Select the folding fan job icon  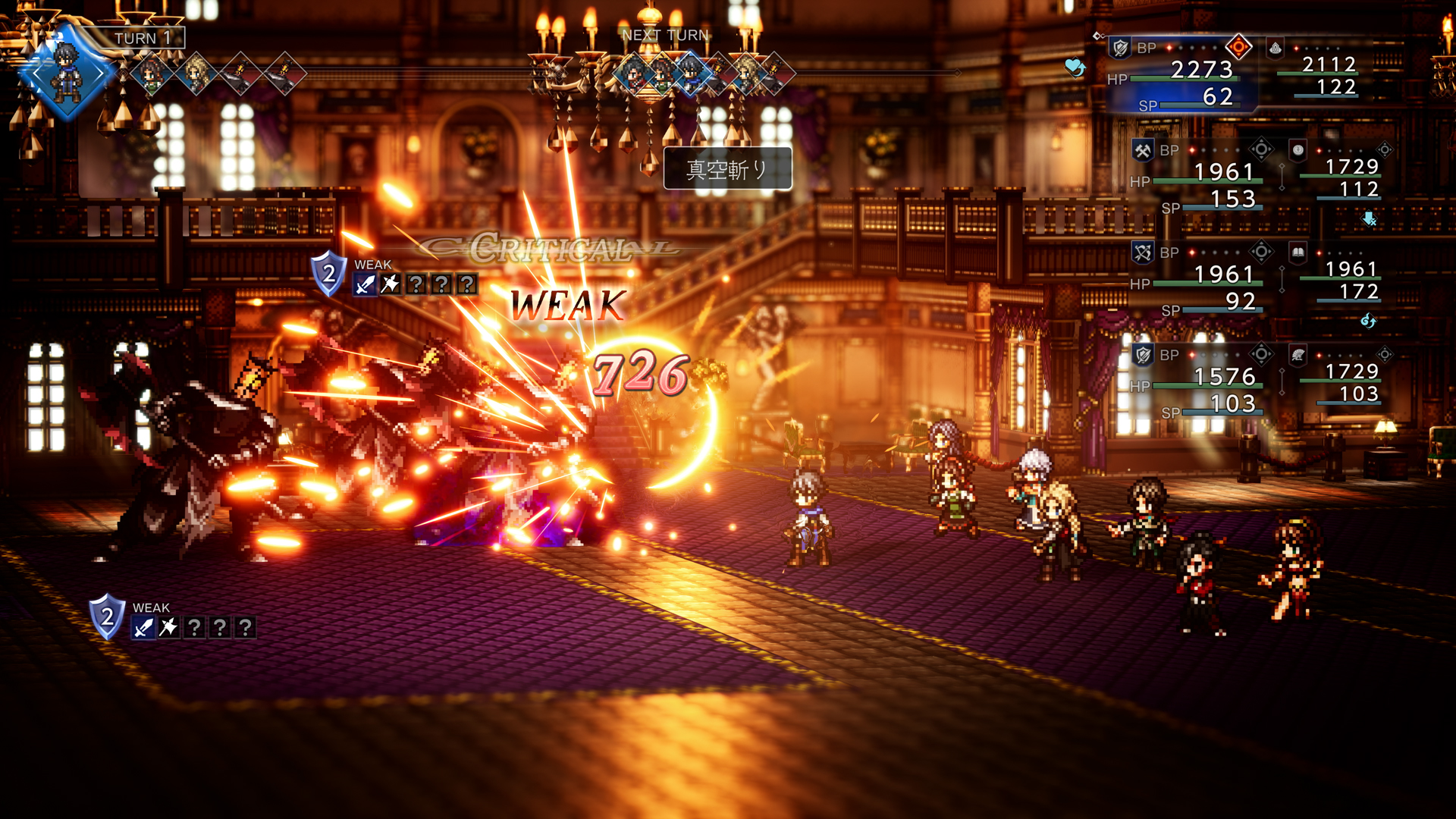(x=1298, y=354)
